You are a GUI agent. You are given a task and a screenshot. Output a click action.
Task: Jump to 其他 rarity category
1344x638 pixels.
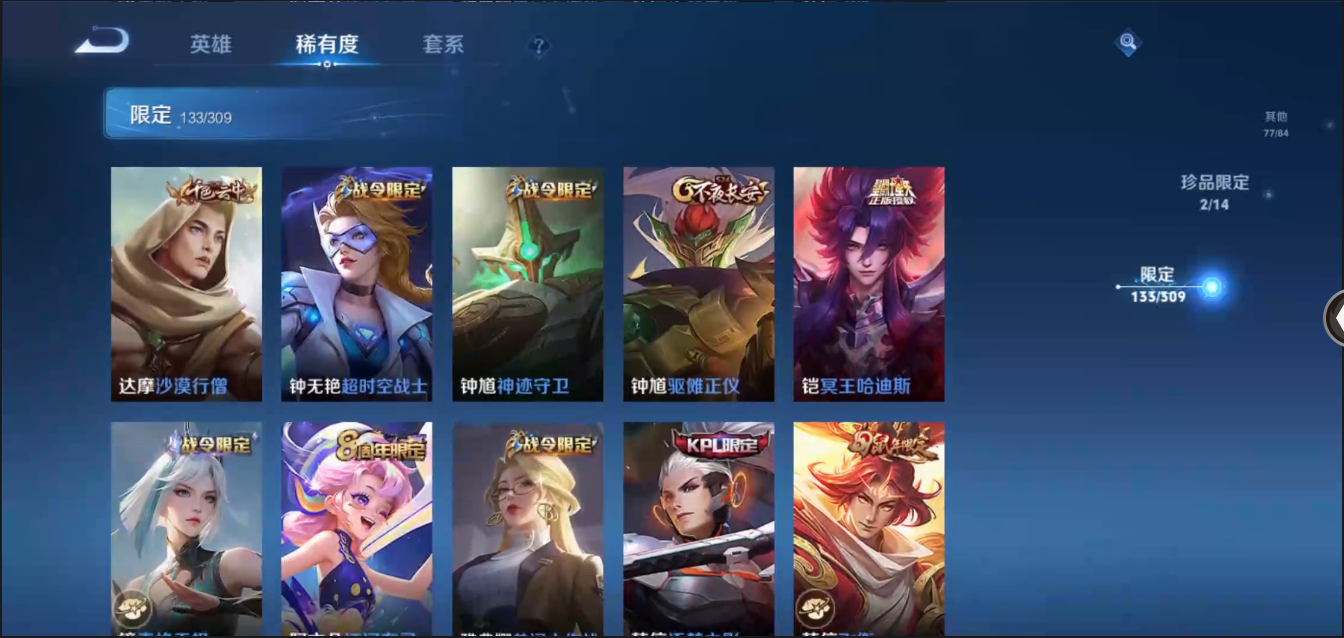click(x=1275, y=124)
